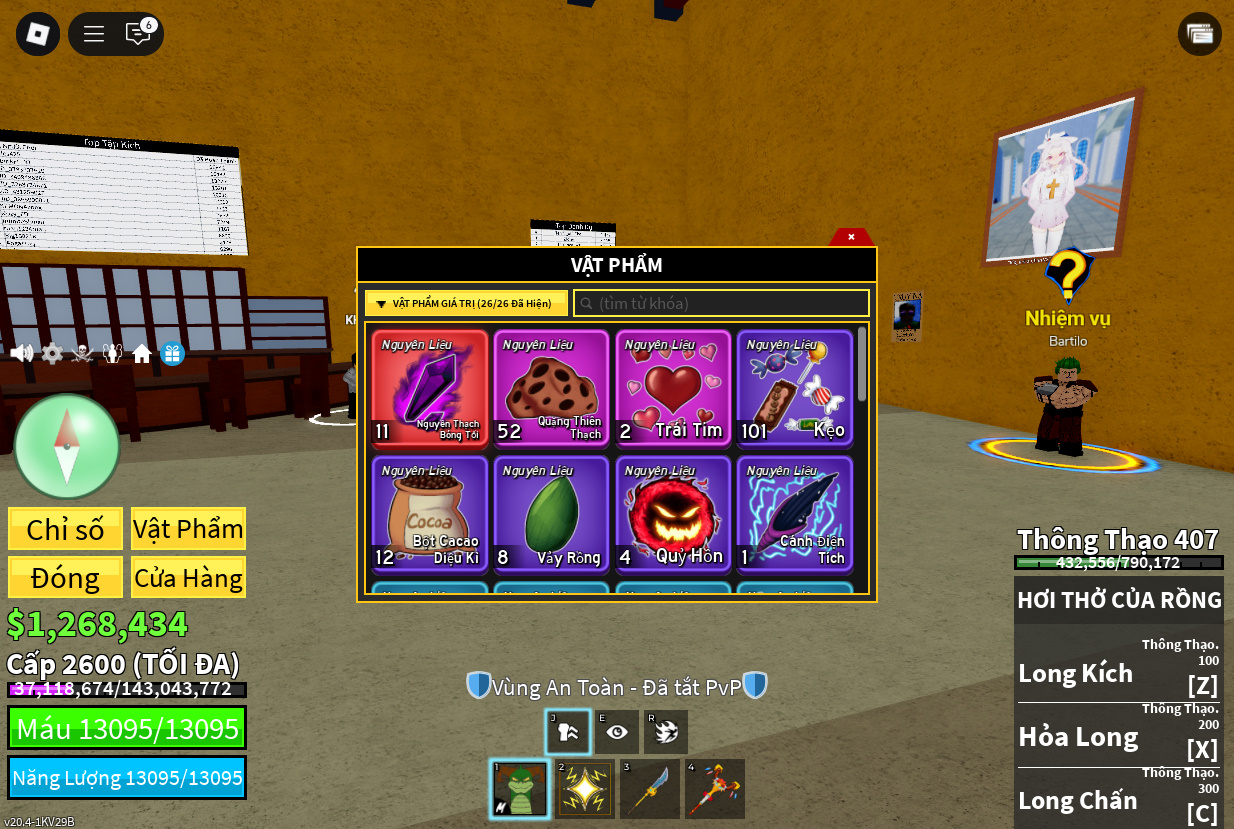Viewport: 1234px width, 829px height.
Task: Click the Đóng button
Action: (x=65, y=578)
